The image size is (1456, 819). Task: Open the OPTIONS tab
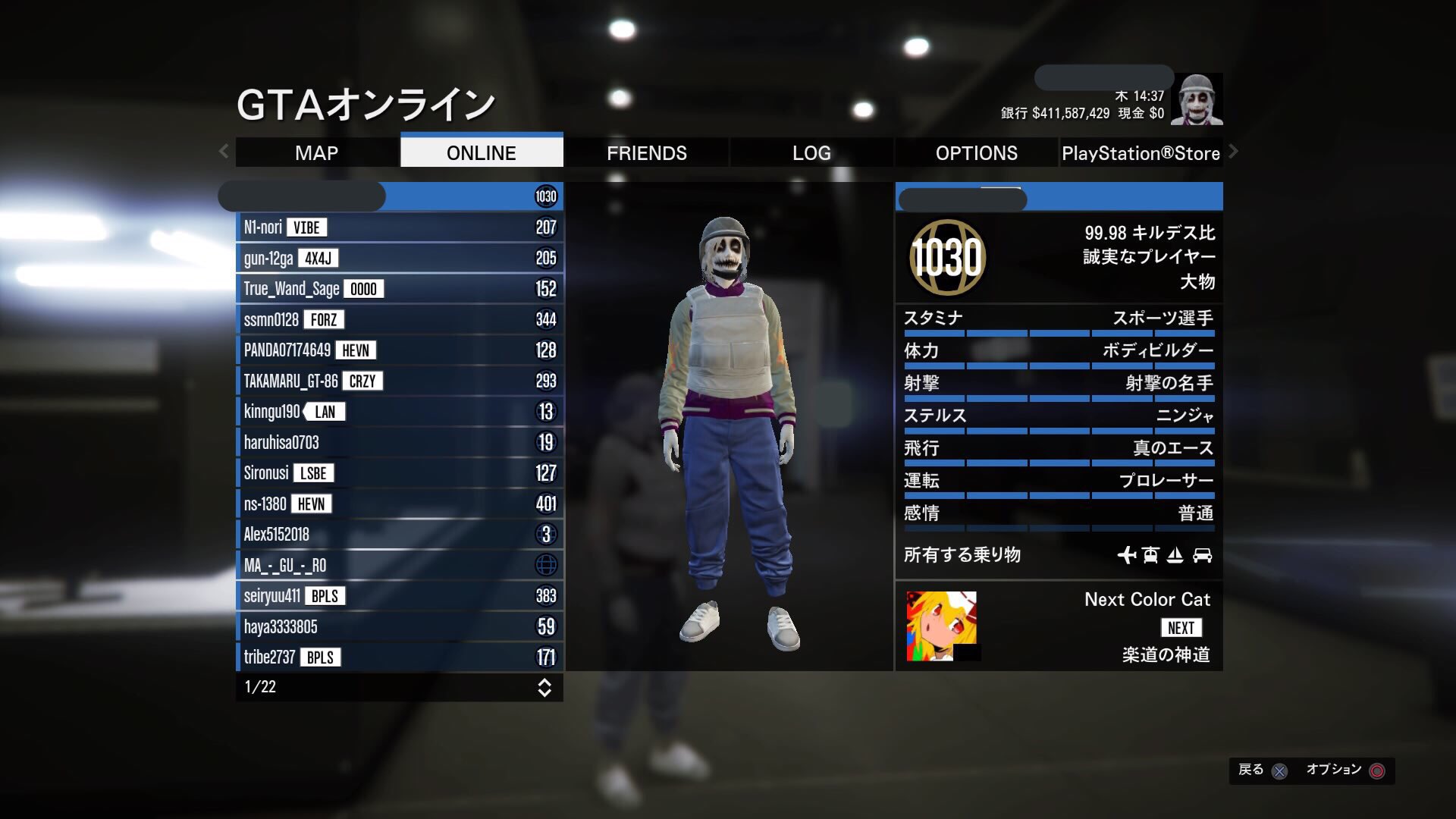coord(975,152)
